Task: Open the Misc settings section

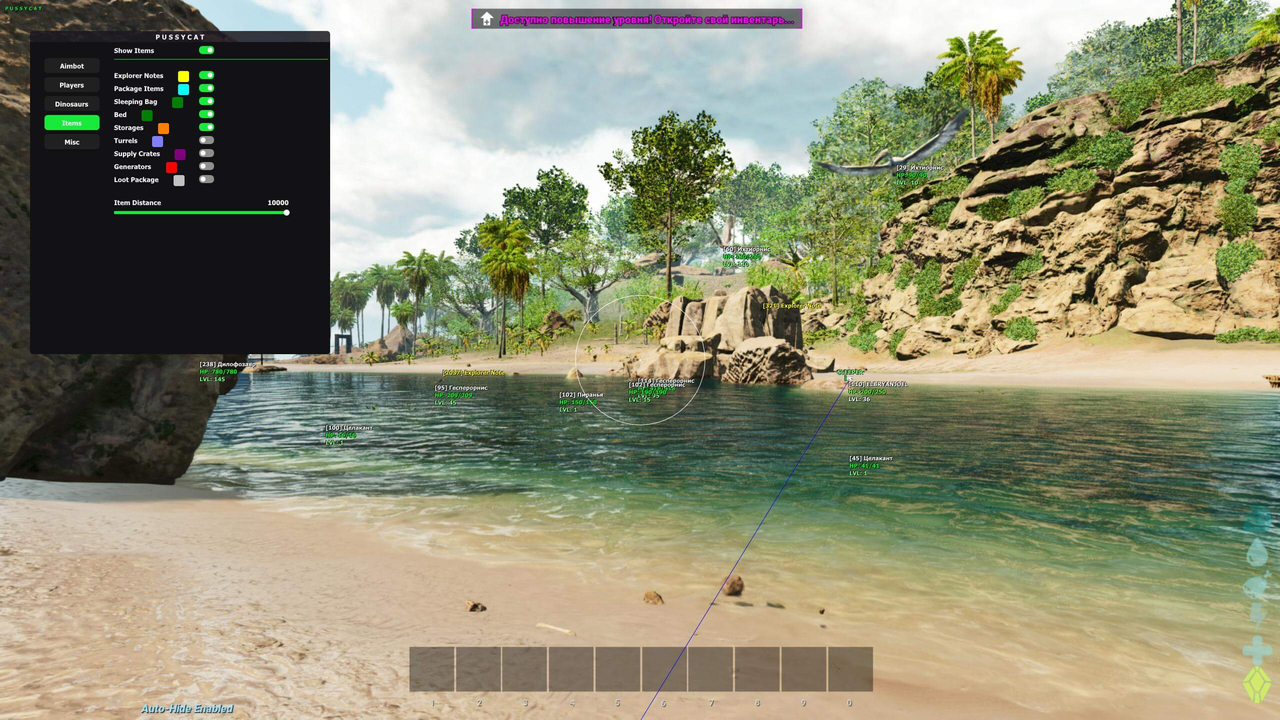Action: [71, 141]
